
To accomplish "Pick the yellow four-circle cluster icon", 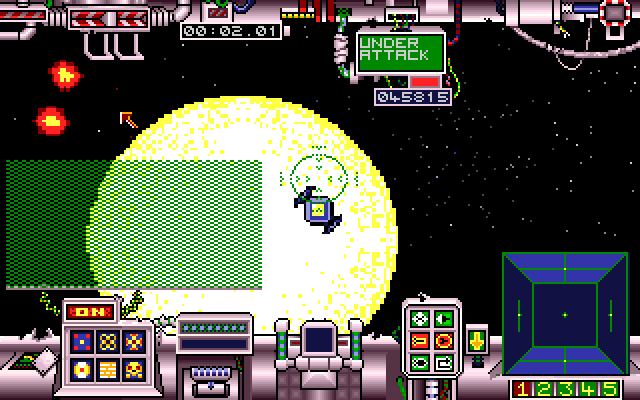I will tap(108, 342).
